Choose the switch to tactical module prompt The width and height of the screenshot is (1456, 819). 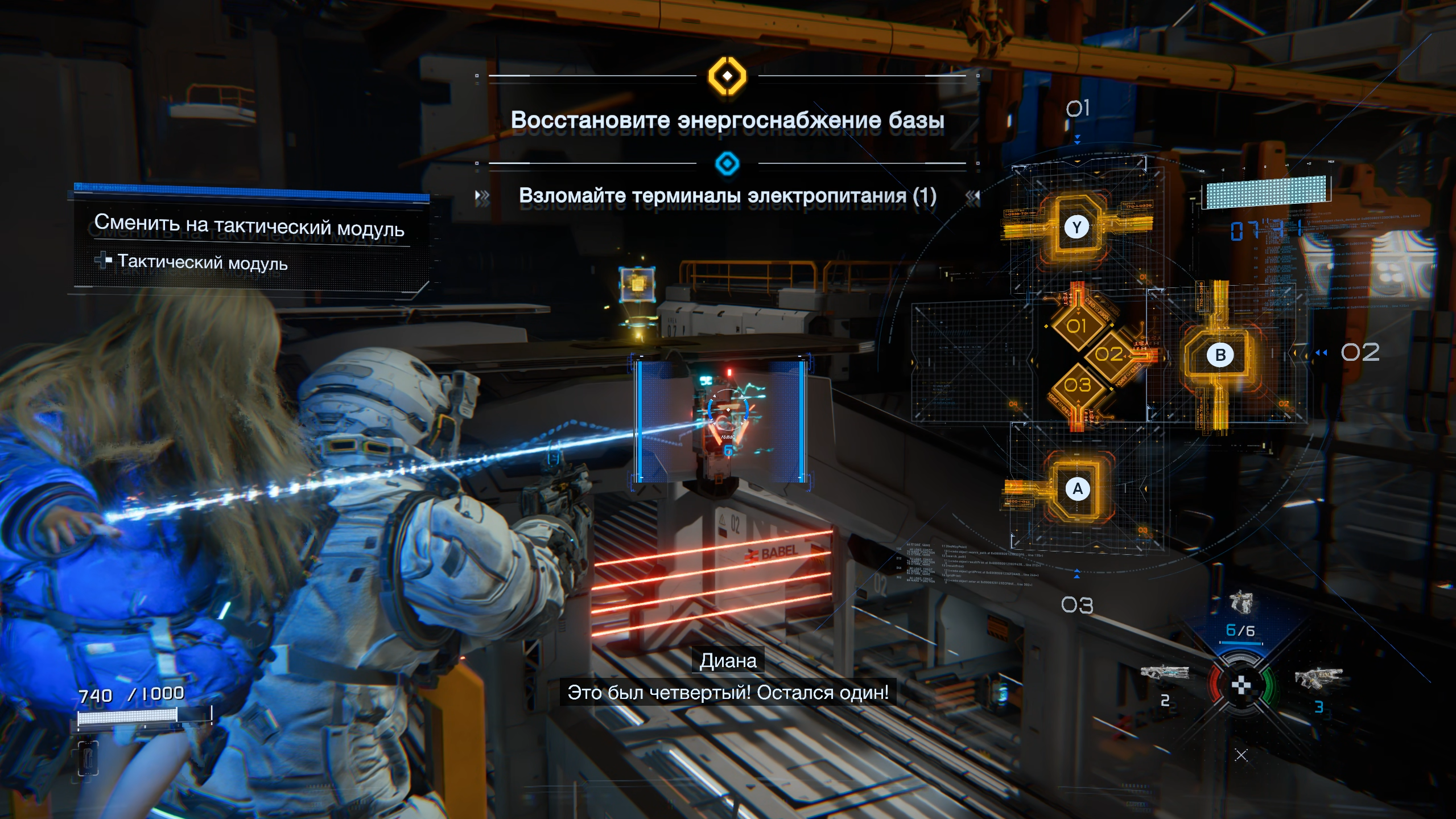click(249, 225)
